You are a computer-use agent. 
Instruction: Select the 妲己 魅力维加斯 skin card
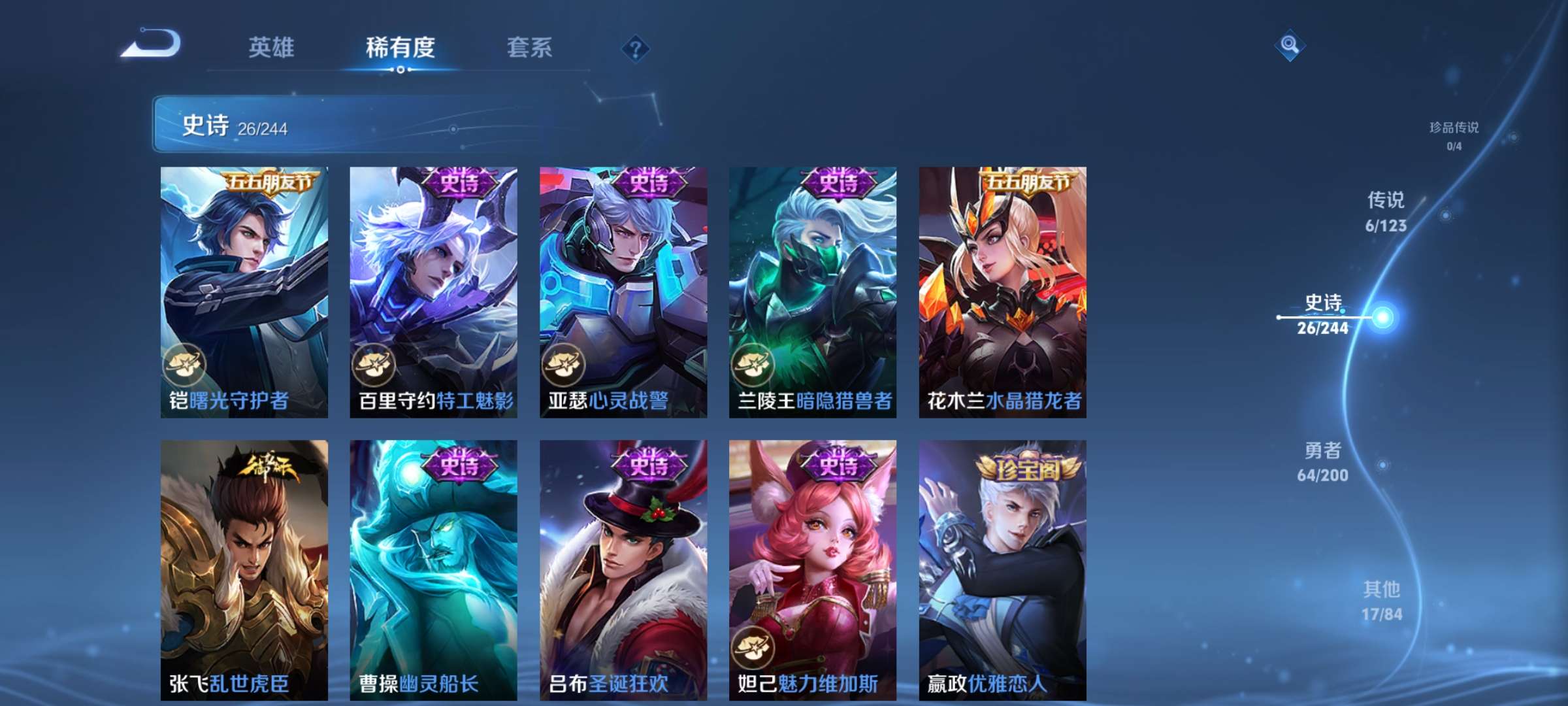click(x=813, y=569)
